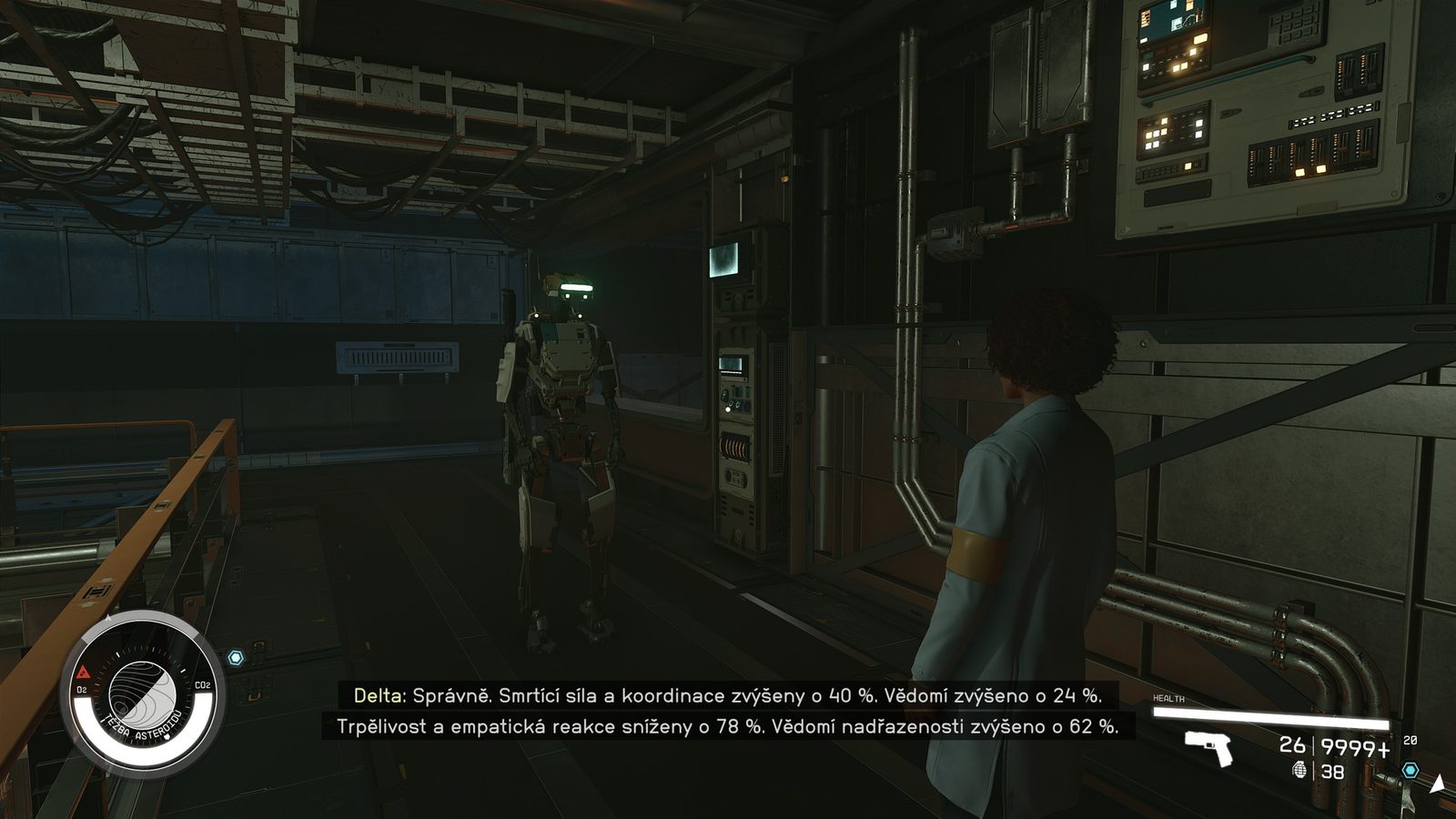Click the grenade icon
The image size is (1456, 819).
coord(1299,770)
